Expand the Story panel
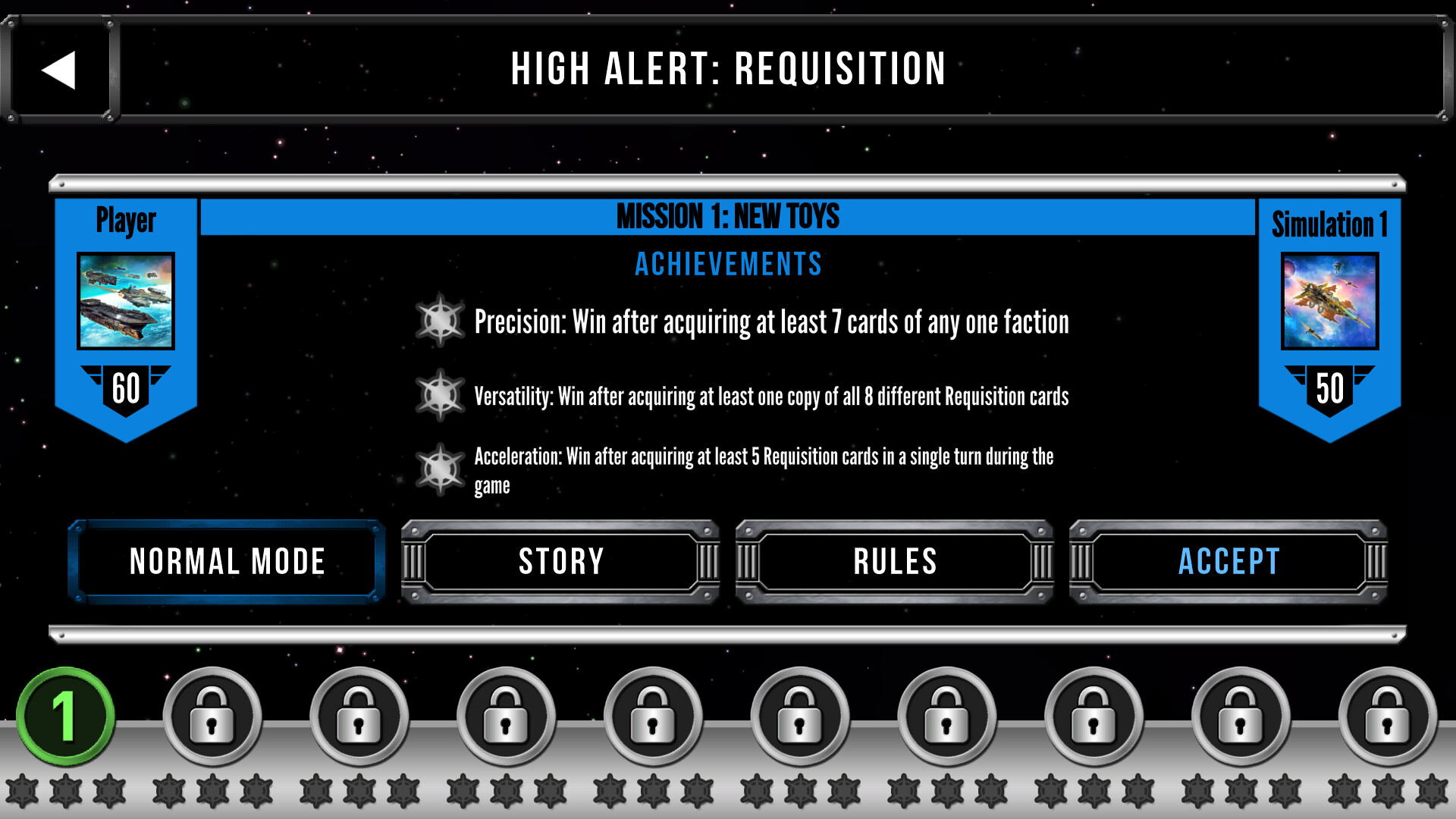This screenshot has width=1456, height=819. tap(560, 562)
